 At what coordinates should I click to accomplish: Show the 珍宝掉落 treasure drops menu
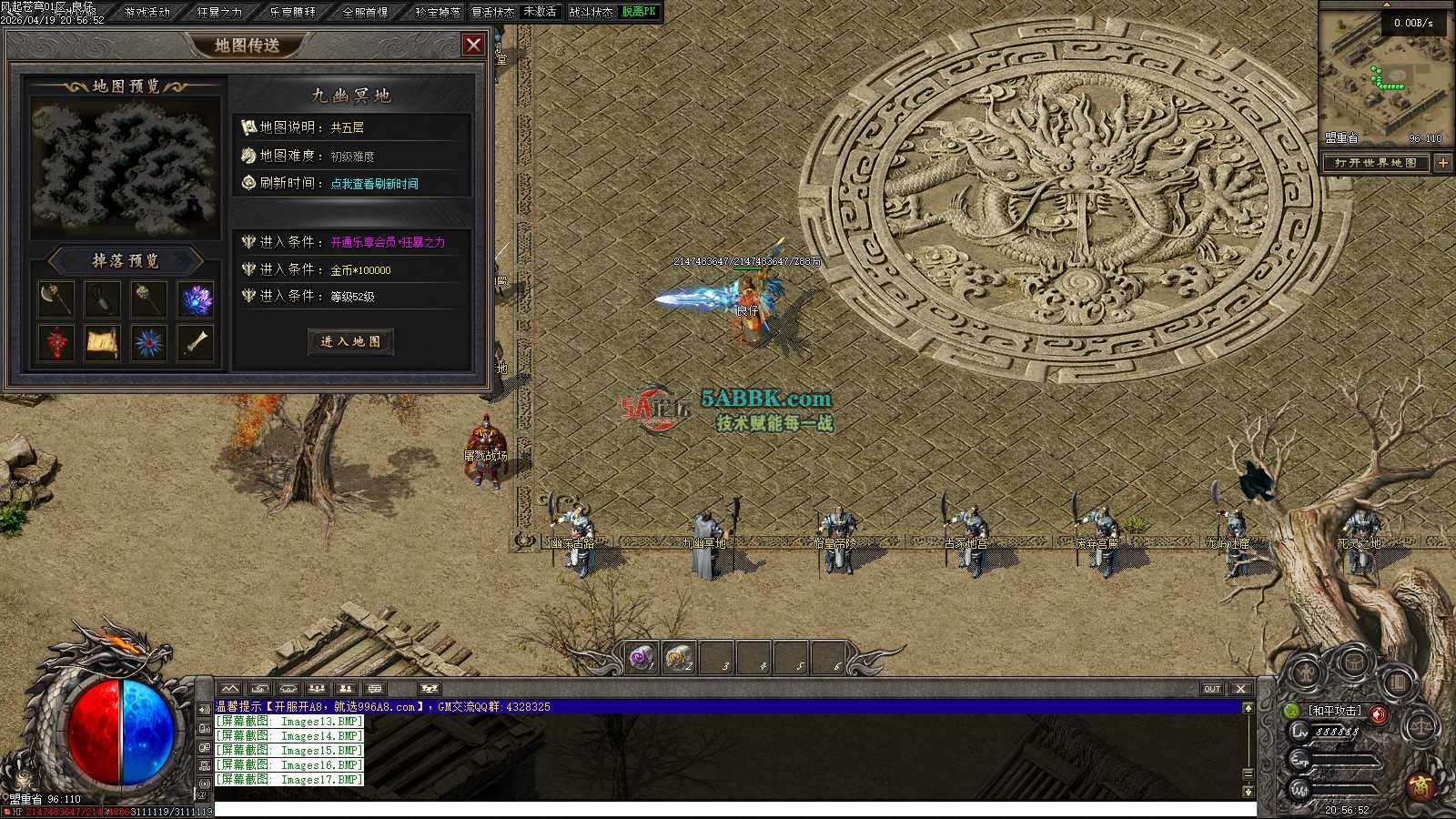coord(438,12)
